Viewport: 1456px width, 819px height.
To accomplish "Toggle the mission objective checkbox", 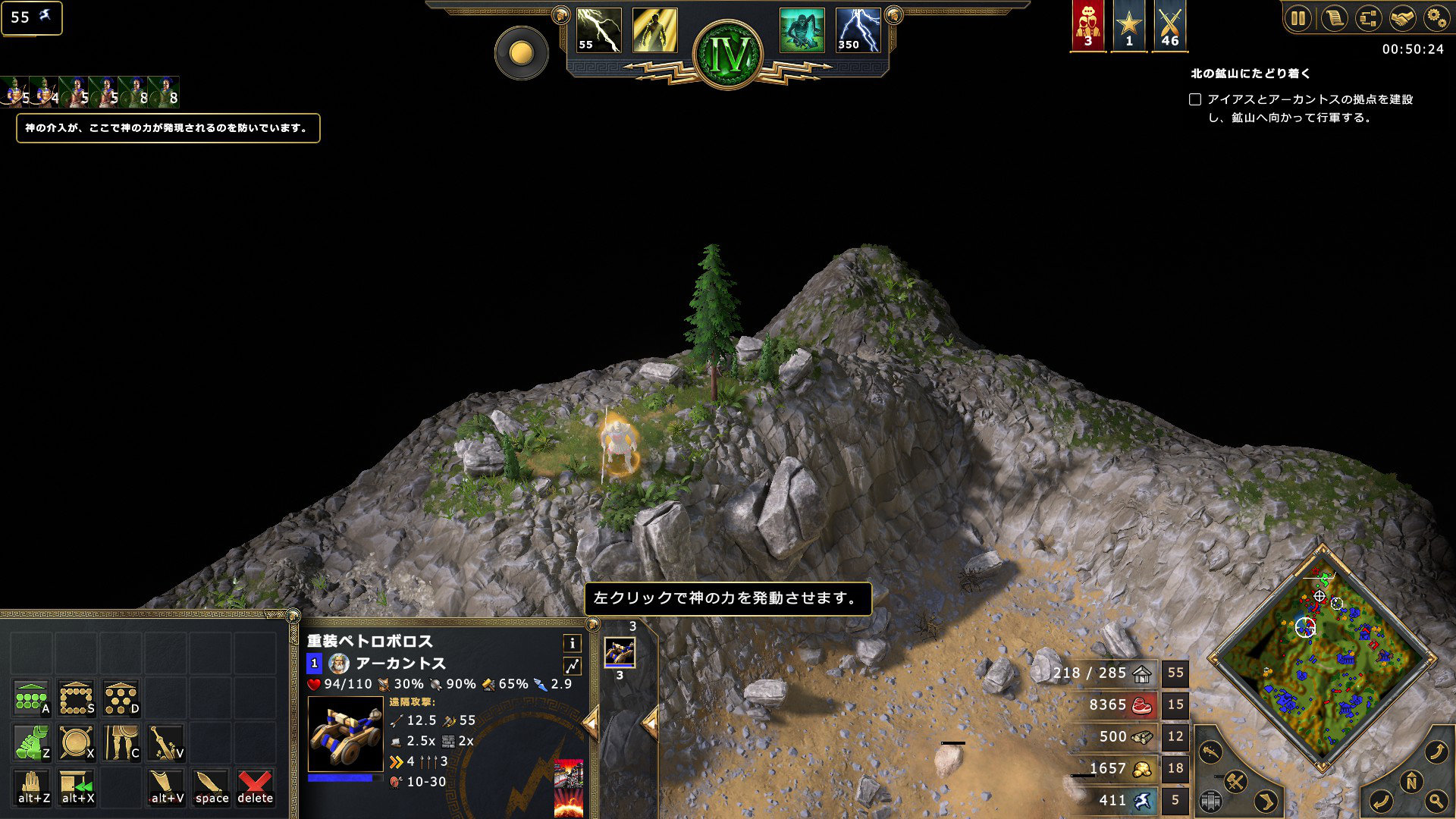I will (1195, 99).
